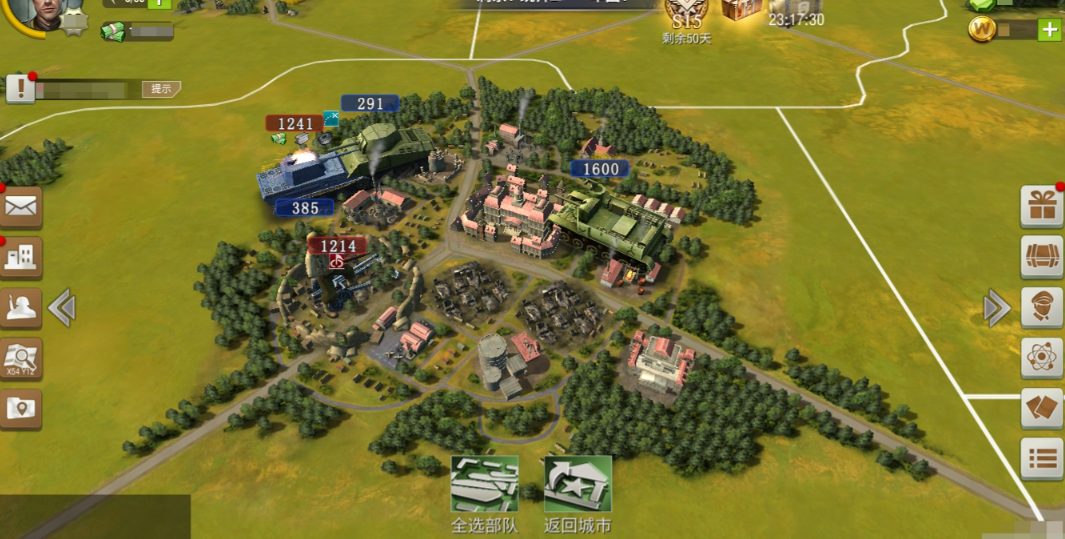The image size is (1065, 539).
Task: Select the soldier helmet icon on left
Action: pyautogui.click(x=21, y=308)
